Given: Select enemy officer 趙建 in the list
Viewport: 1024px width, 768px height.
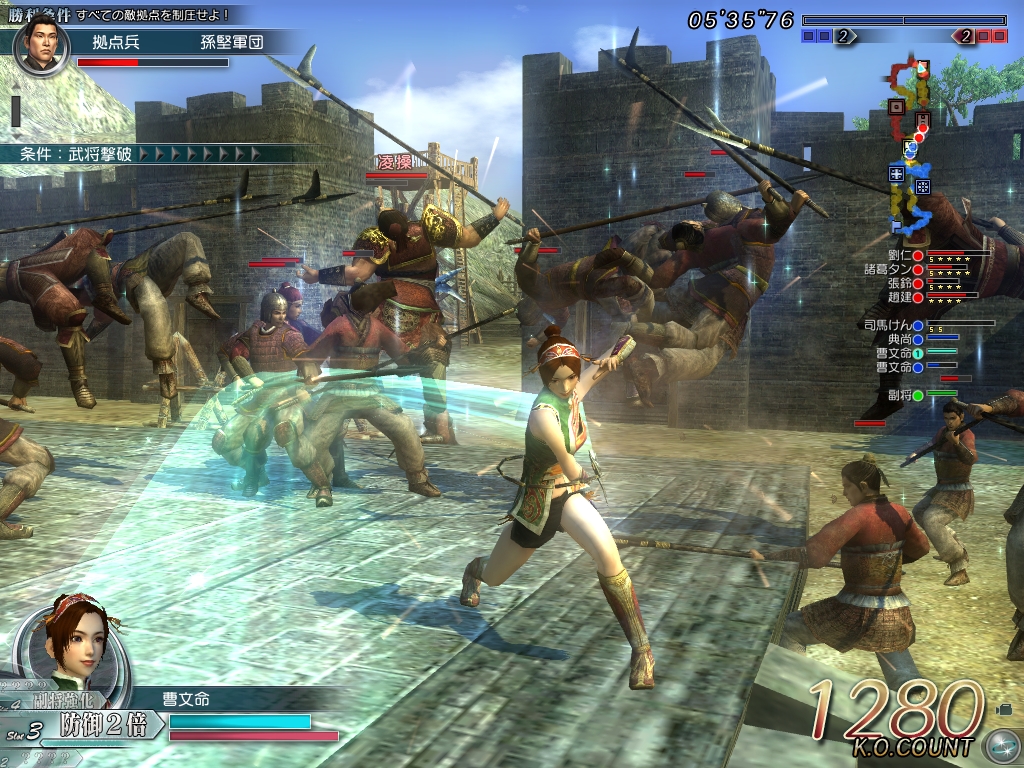Looking at the screenshot, I should 900,298.
